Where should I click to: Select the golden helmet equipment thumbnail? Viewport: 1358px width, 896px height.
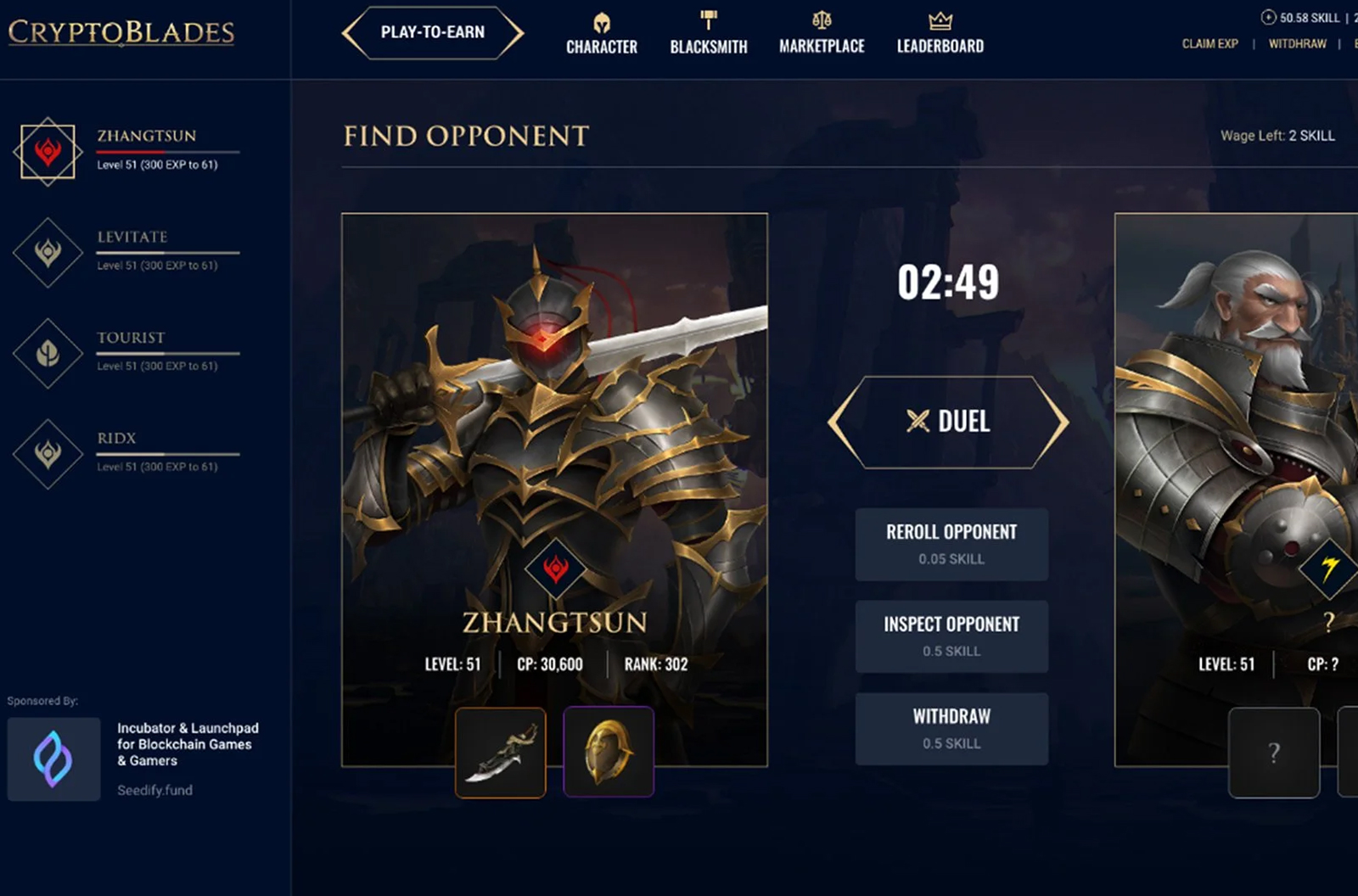609,752
